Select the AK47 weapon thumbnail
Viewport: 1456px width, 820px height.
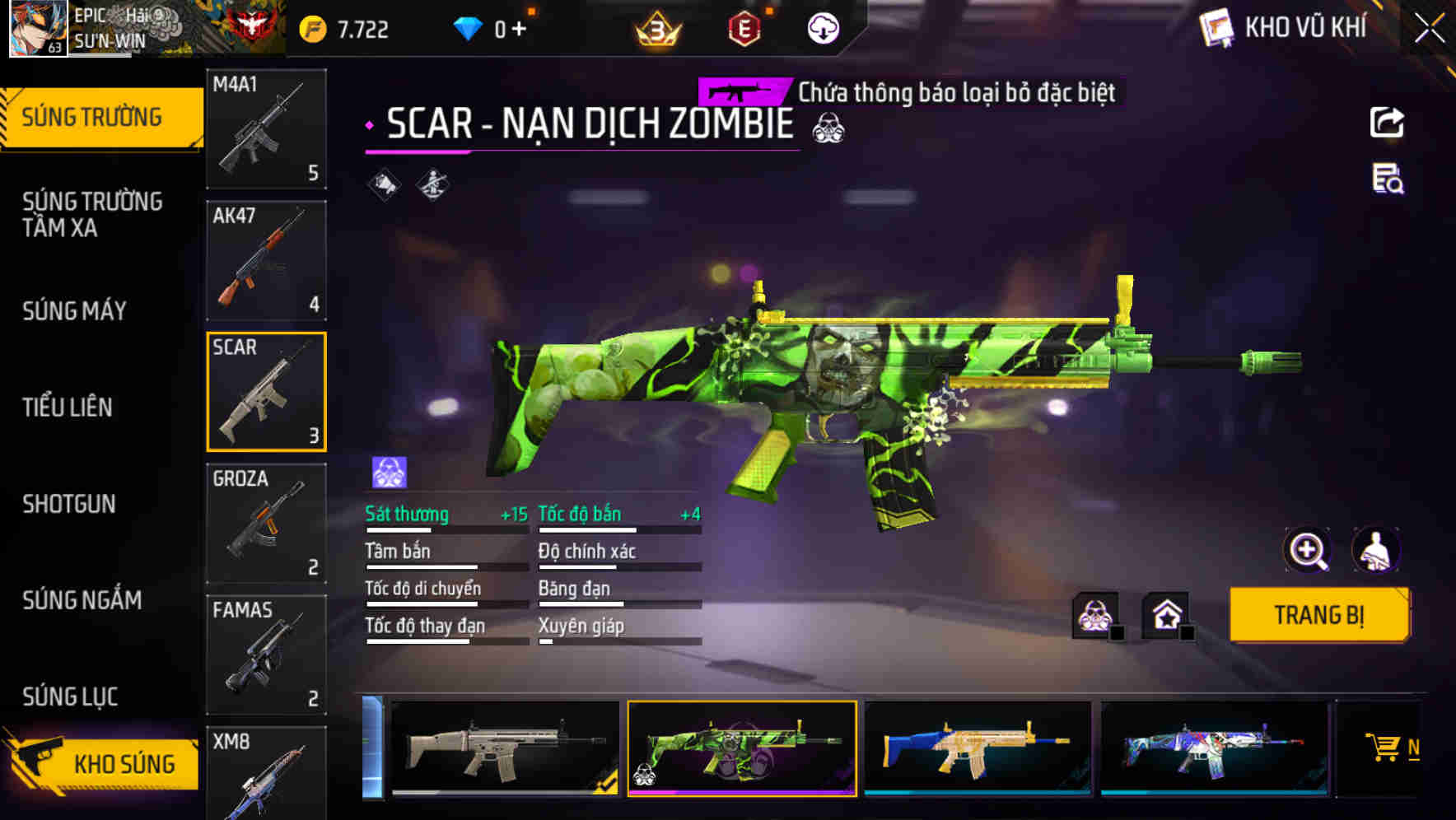266,261
